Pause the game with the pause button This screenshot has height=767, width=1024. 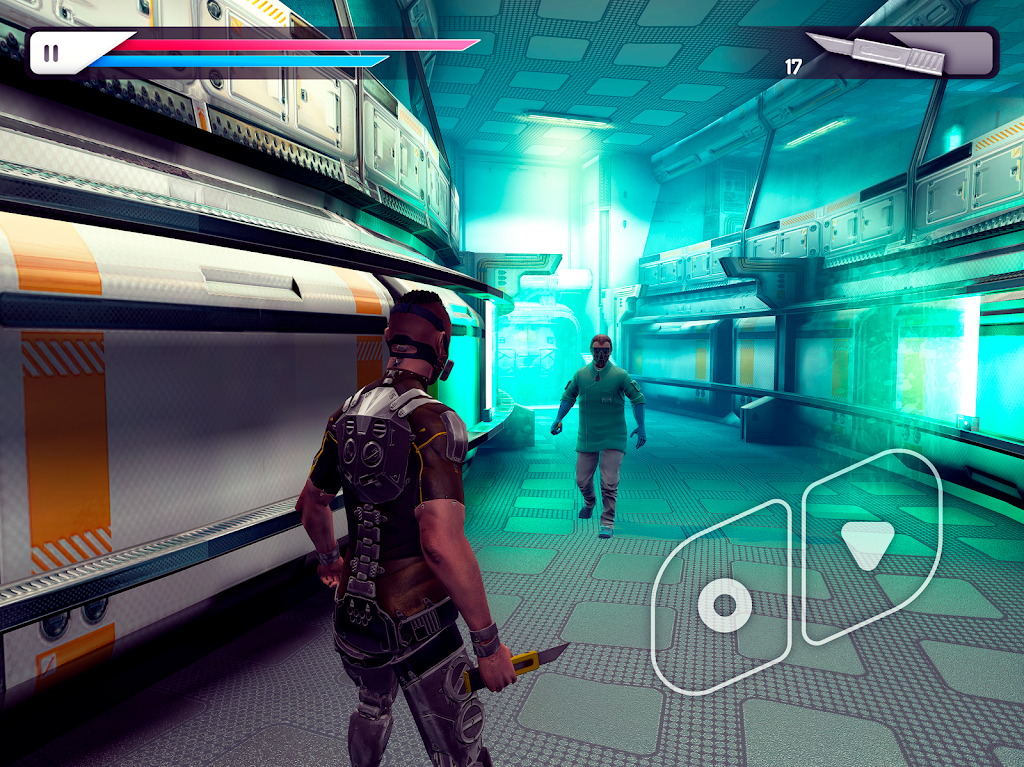pos(51,54)
